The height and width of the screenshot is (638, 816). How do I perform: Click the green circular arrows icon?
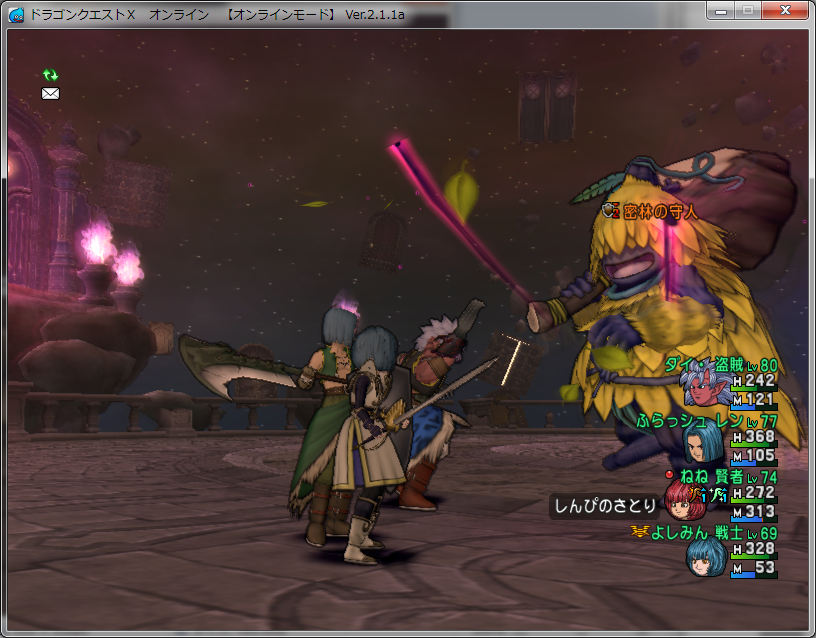50,75
